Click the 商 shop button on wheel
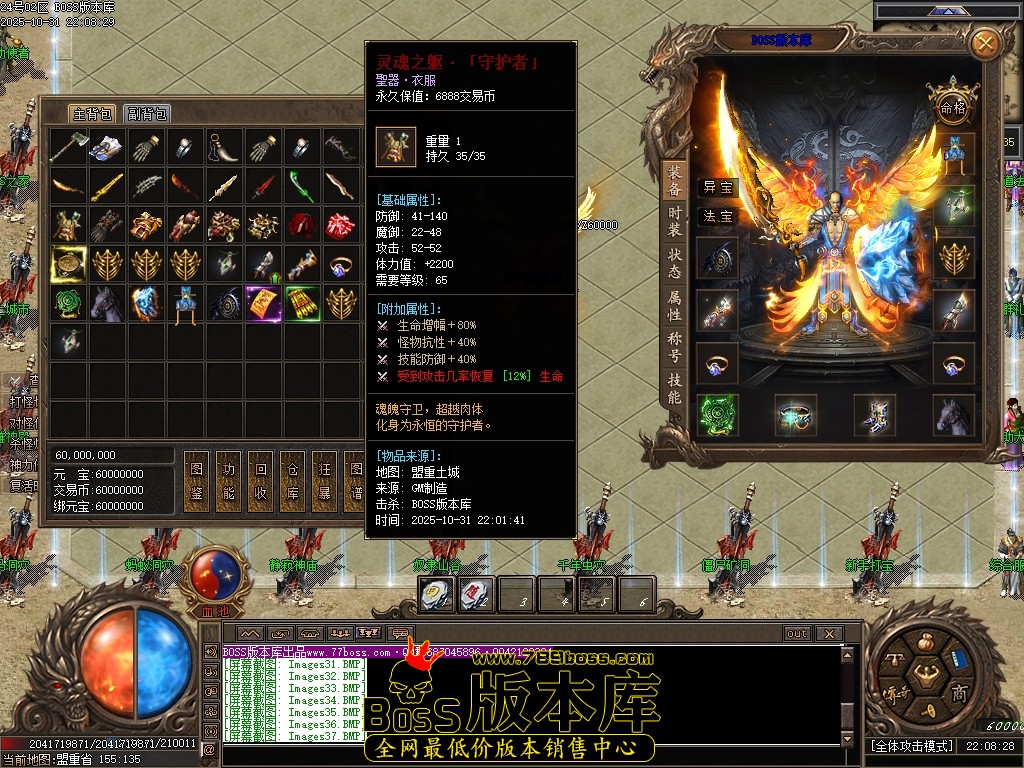Image resolution: width=1024 pixels, height=768 pixels. [958, 695]
